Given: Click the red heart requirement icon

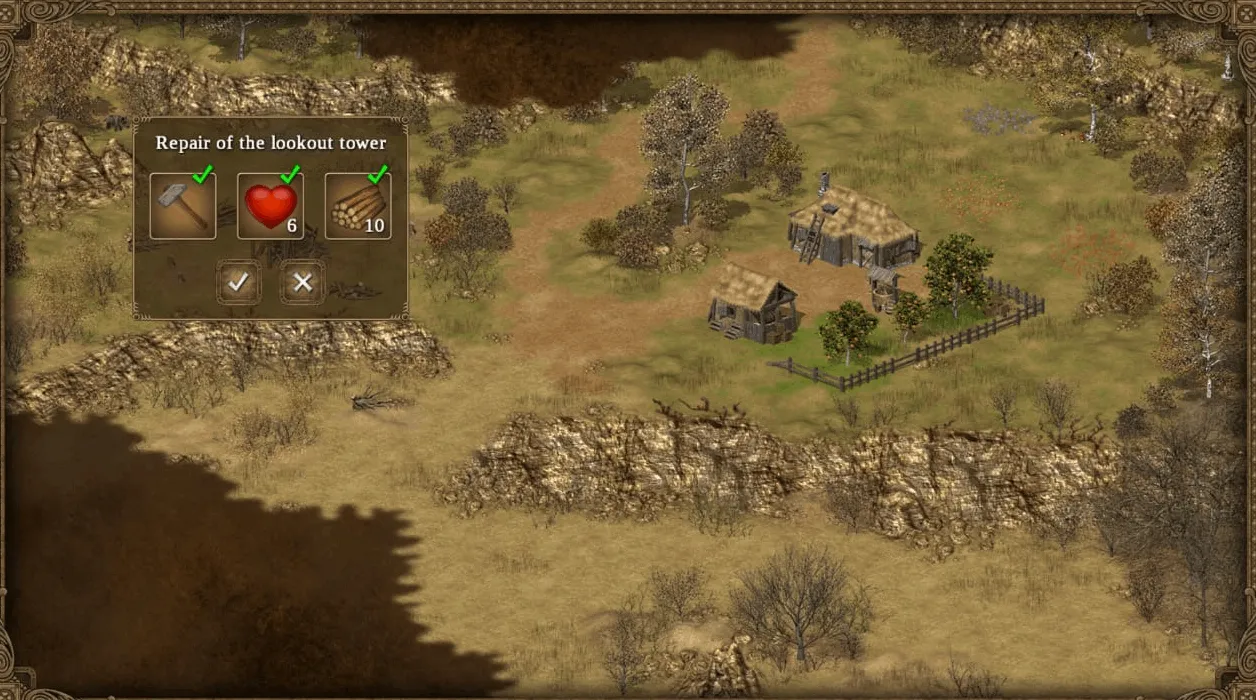Looking at the screenshot, I should click(x=270, y=206).
